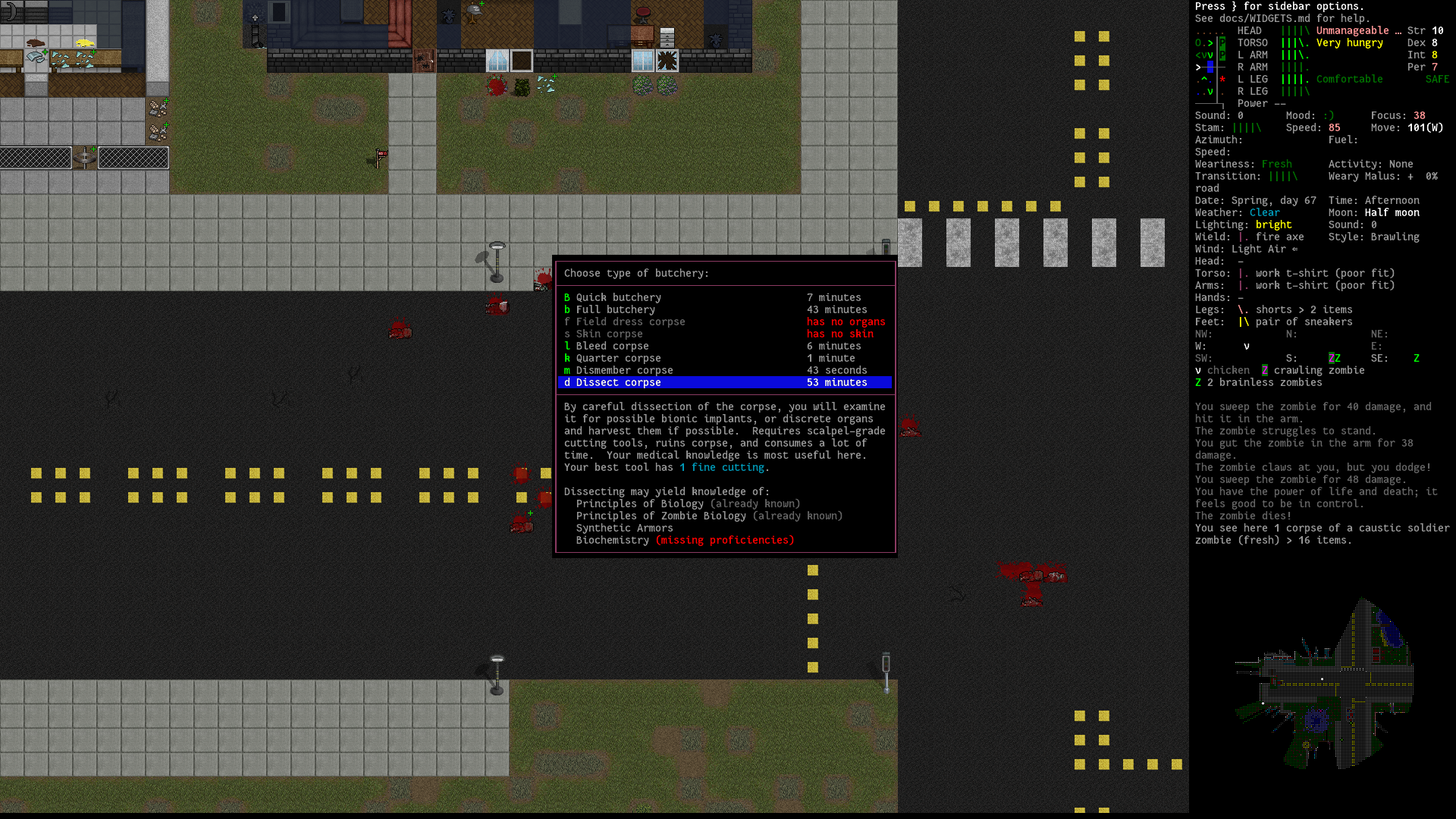Toggle the SAFE mode indicator
The height and width of the screenshot is (819, 1456).
coord(1437,79)
